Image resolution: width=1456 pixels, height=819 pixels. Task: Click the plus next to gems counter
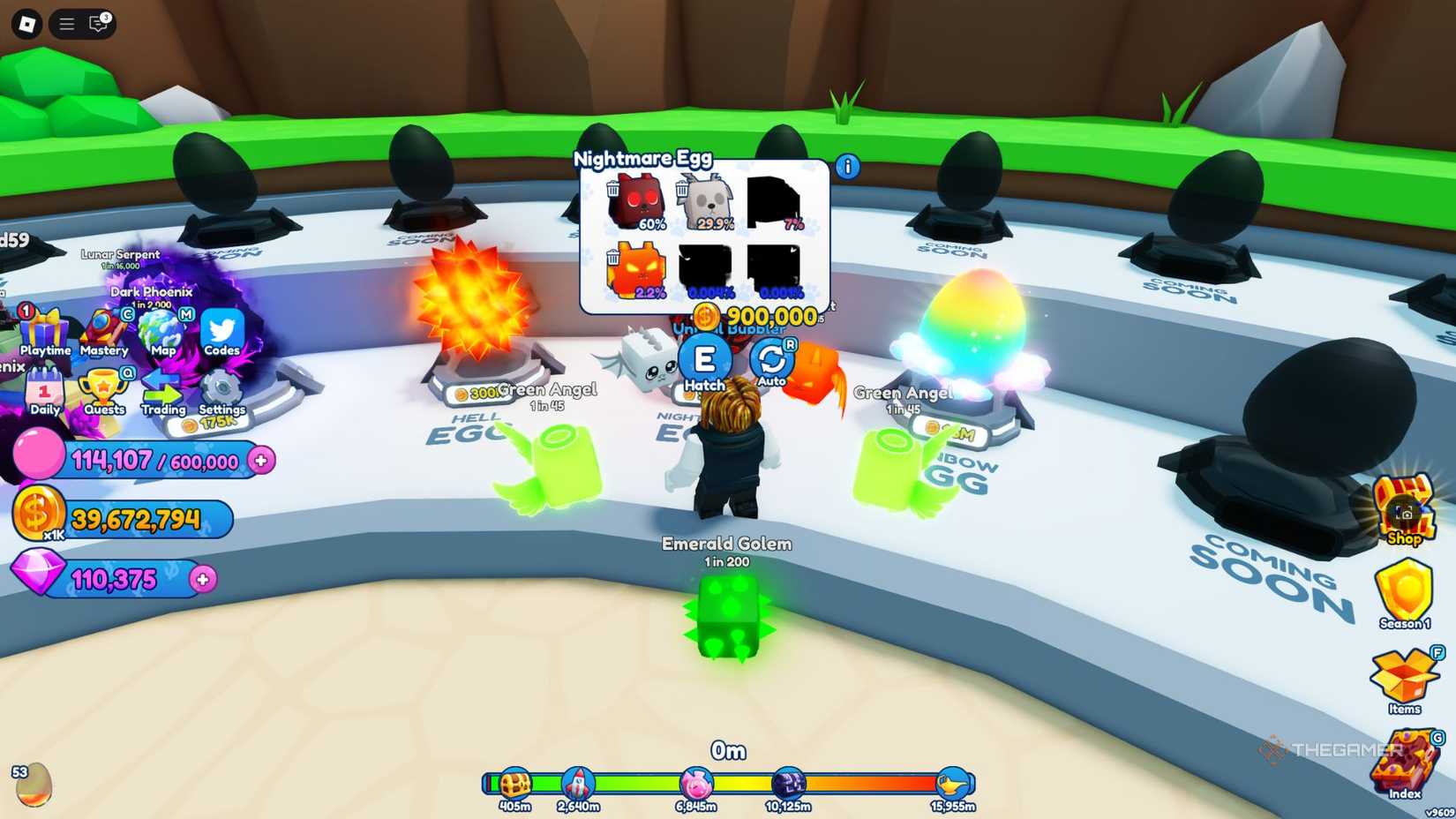(x=204, y=579)
